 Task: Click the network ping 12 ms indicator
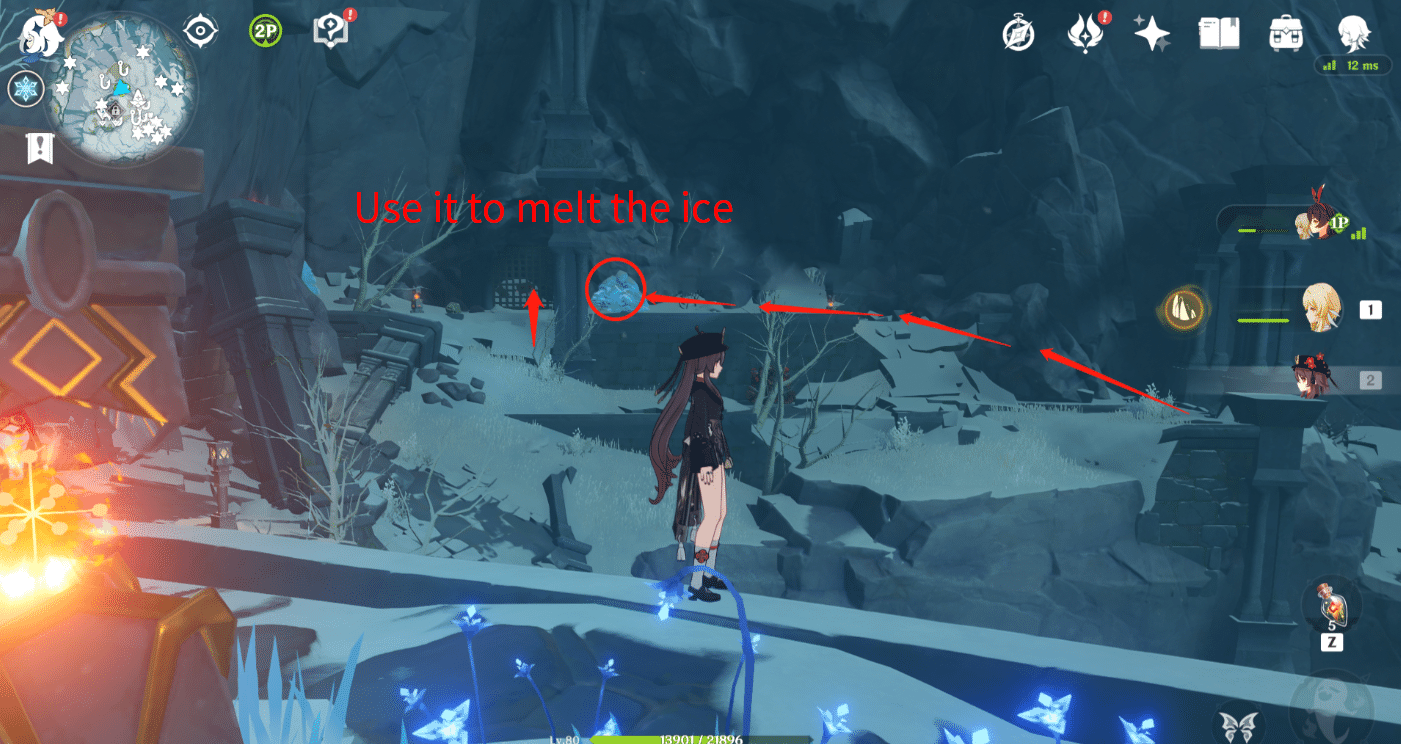(1352, 63)
